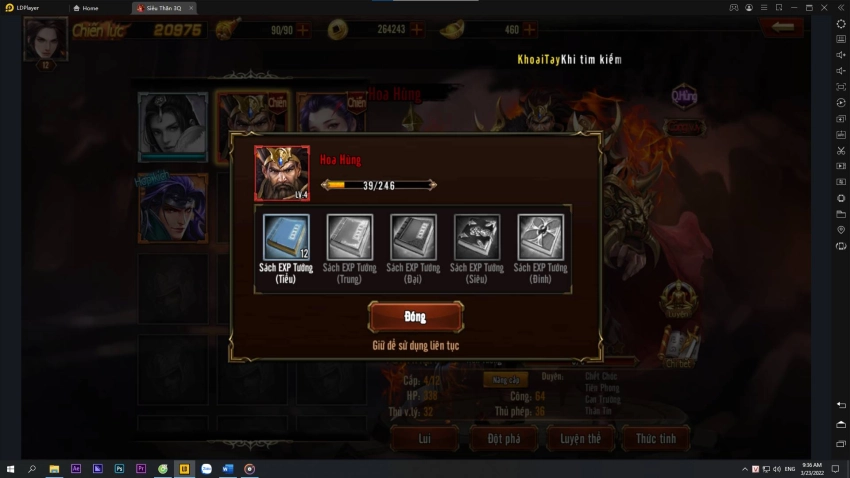Open Thức tỉnh awakening
Image resolution: width=850 pixels, height=478 pixels.
coord(656,438)
